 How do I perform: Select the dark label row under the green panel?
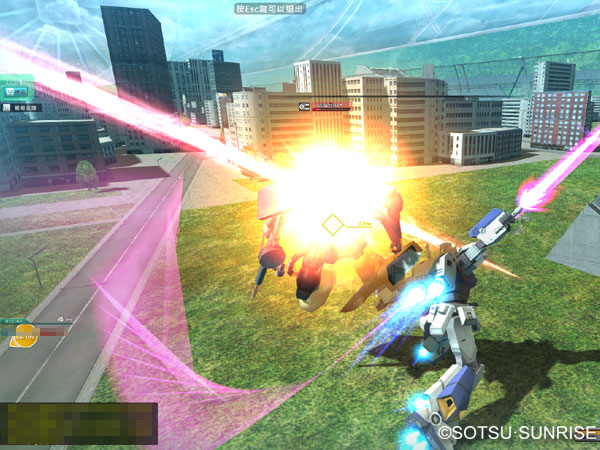click(x=21, y=106)
